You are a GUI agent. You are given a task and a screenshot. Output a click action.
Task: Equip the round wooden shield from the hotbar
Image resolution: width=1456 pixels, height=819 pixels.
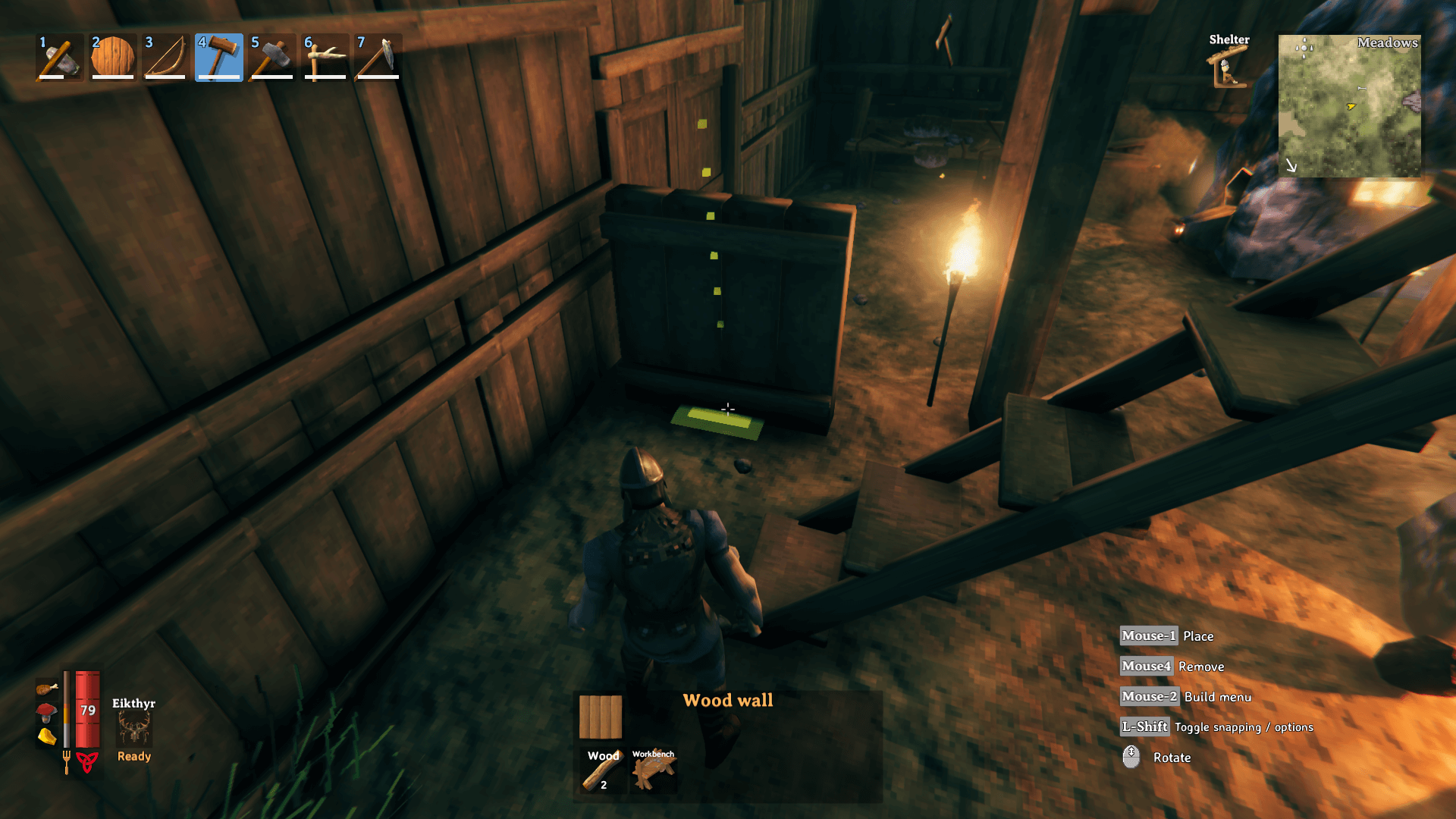coord(113,58)
